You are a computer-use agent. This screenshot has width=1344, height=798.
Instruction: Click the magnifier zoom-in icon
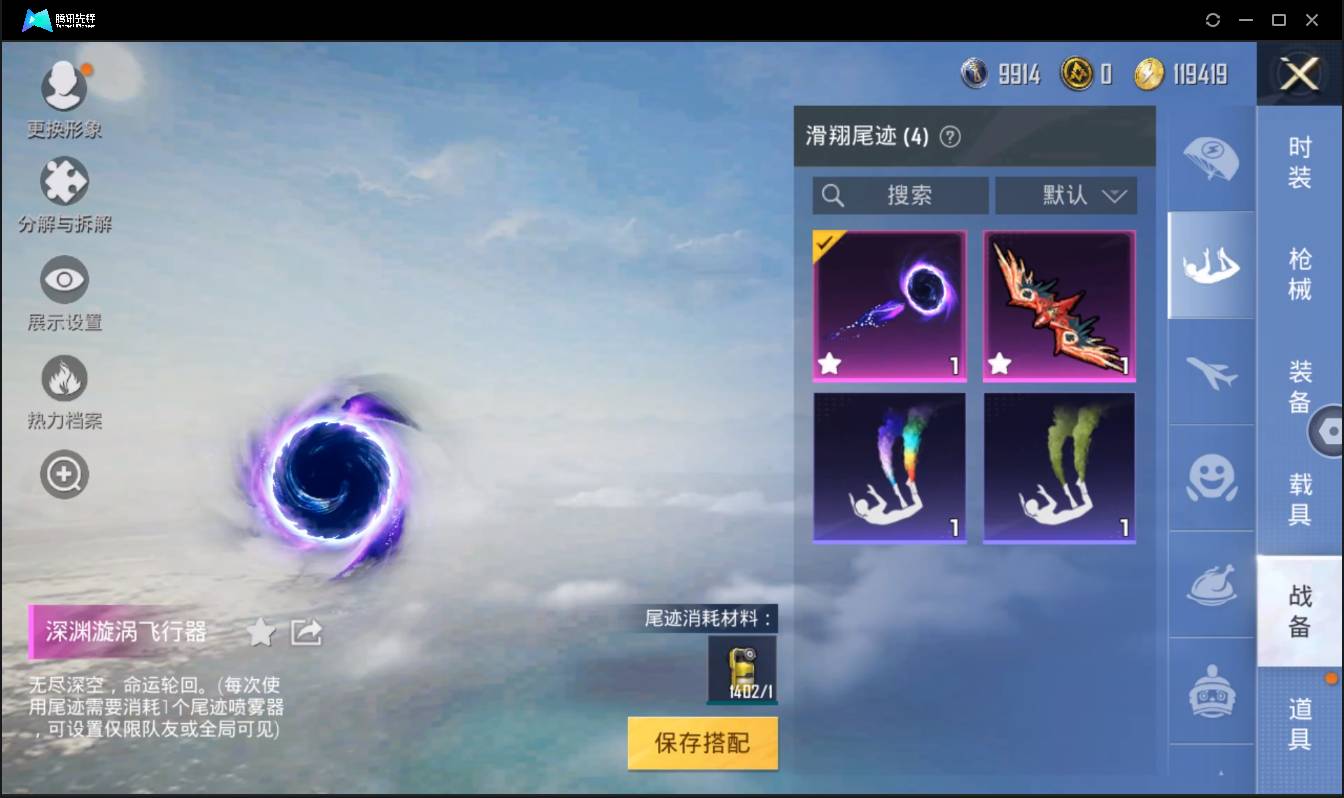63,474
